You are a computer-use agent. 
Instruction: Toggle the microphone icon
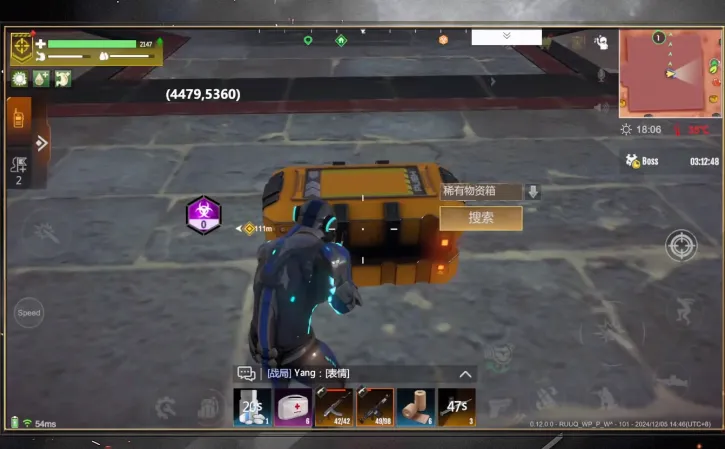[601, 75]
